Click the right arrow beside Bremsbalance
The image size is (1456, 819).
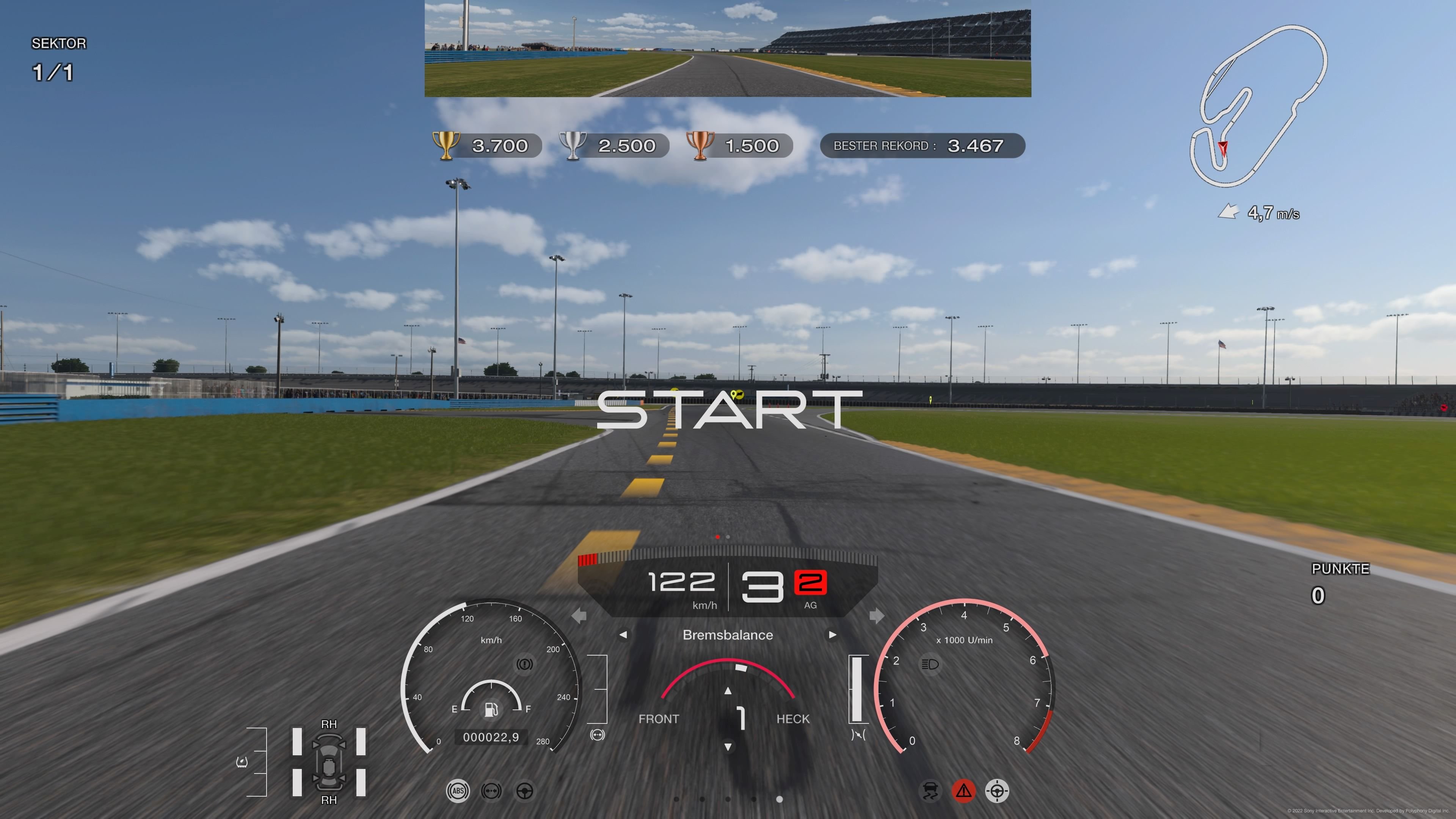[833, 635]
